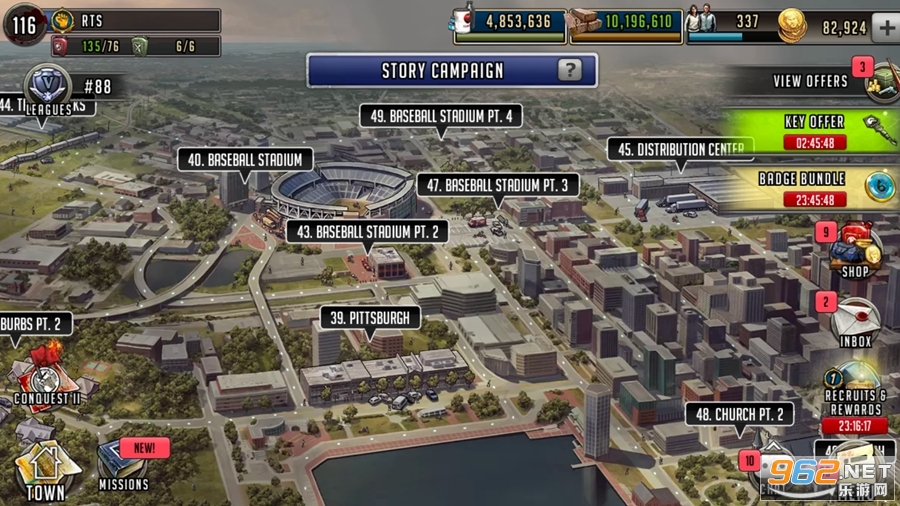Select stage 48 Church Pt. 2
The image size is (900, 506).
739,415
